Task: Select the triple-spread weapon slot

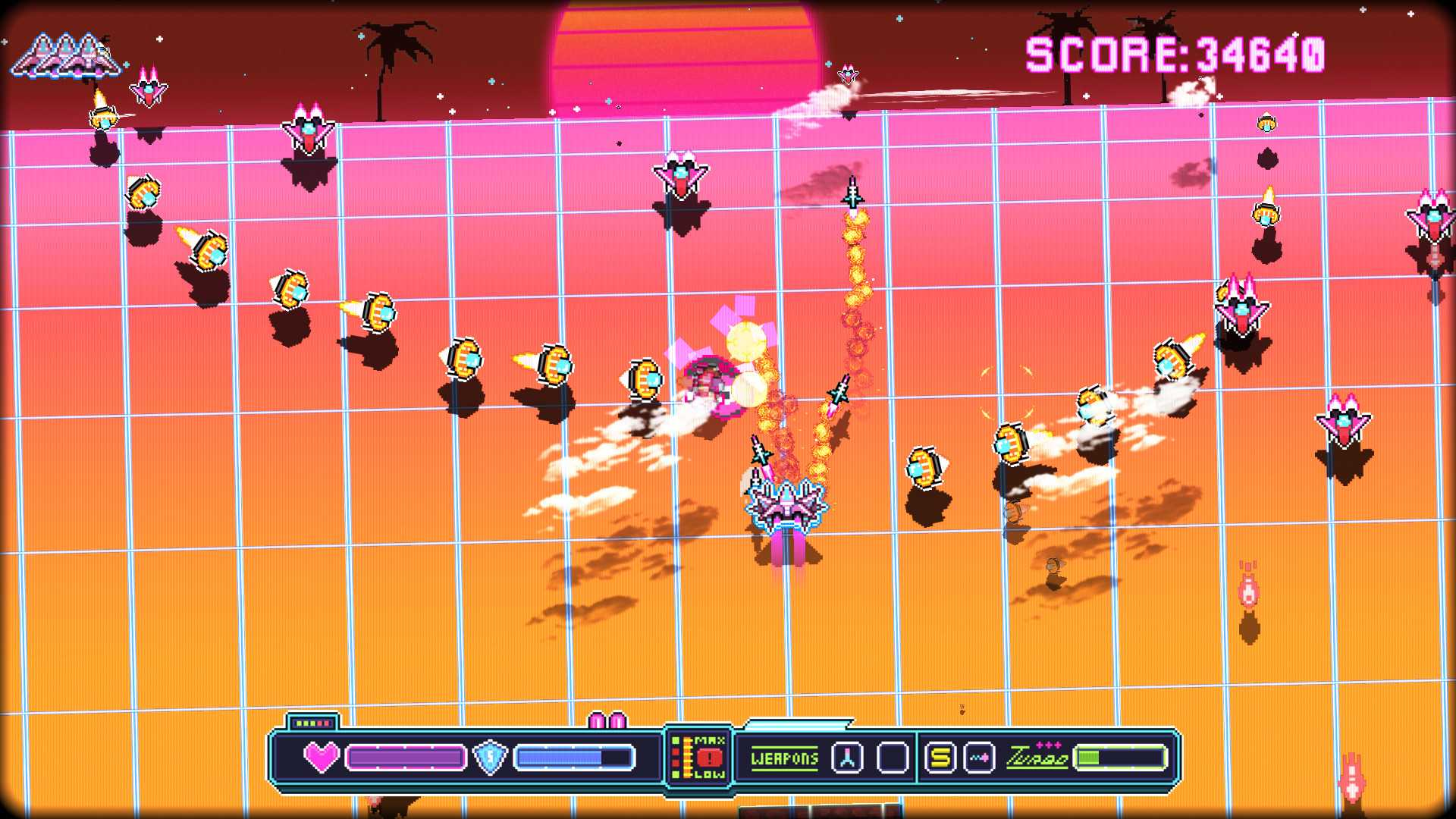Action: tap(847, 758)
